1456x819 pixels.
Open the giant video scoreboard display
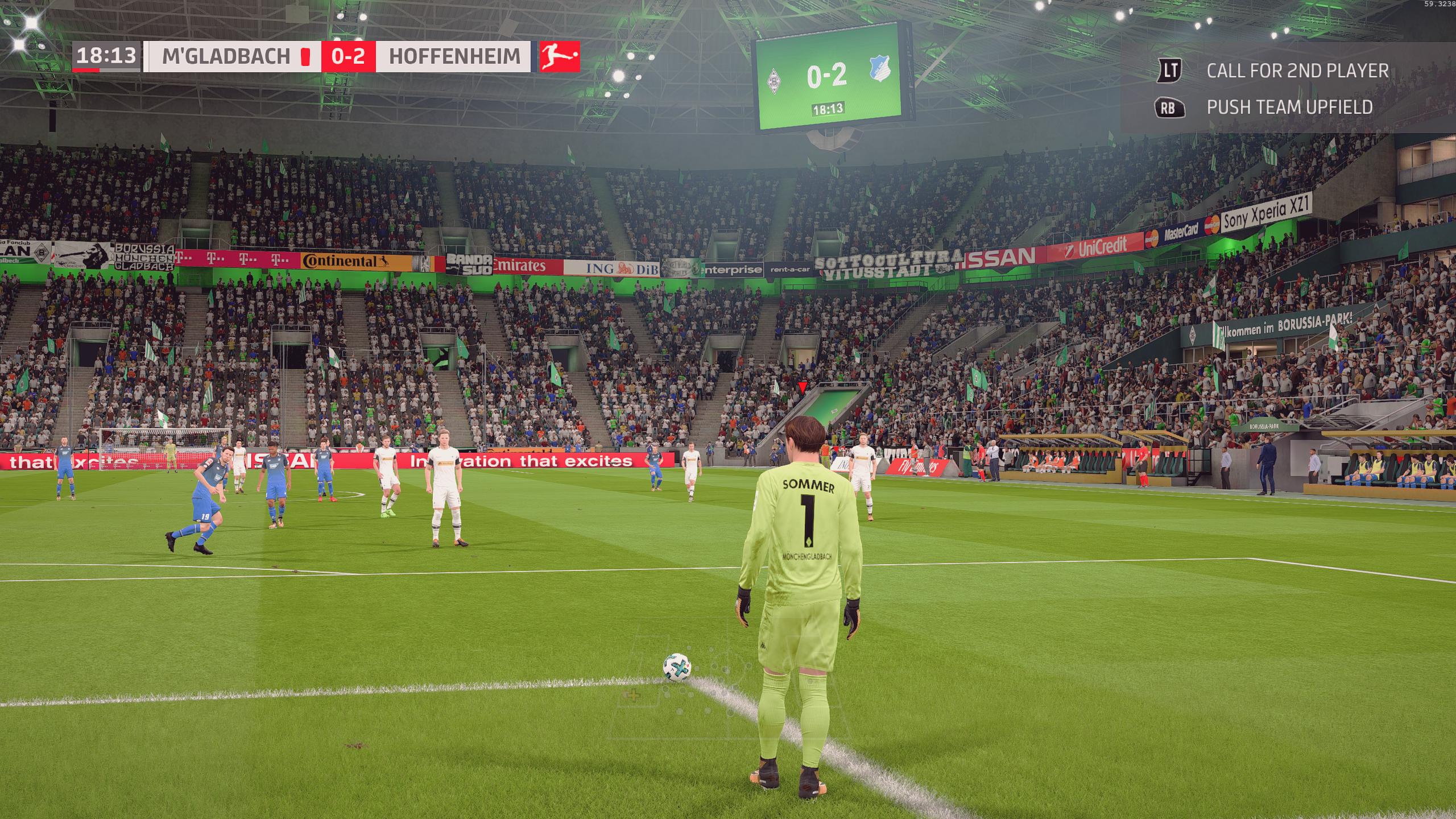[826, 80]
